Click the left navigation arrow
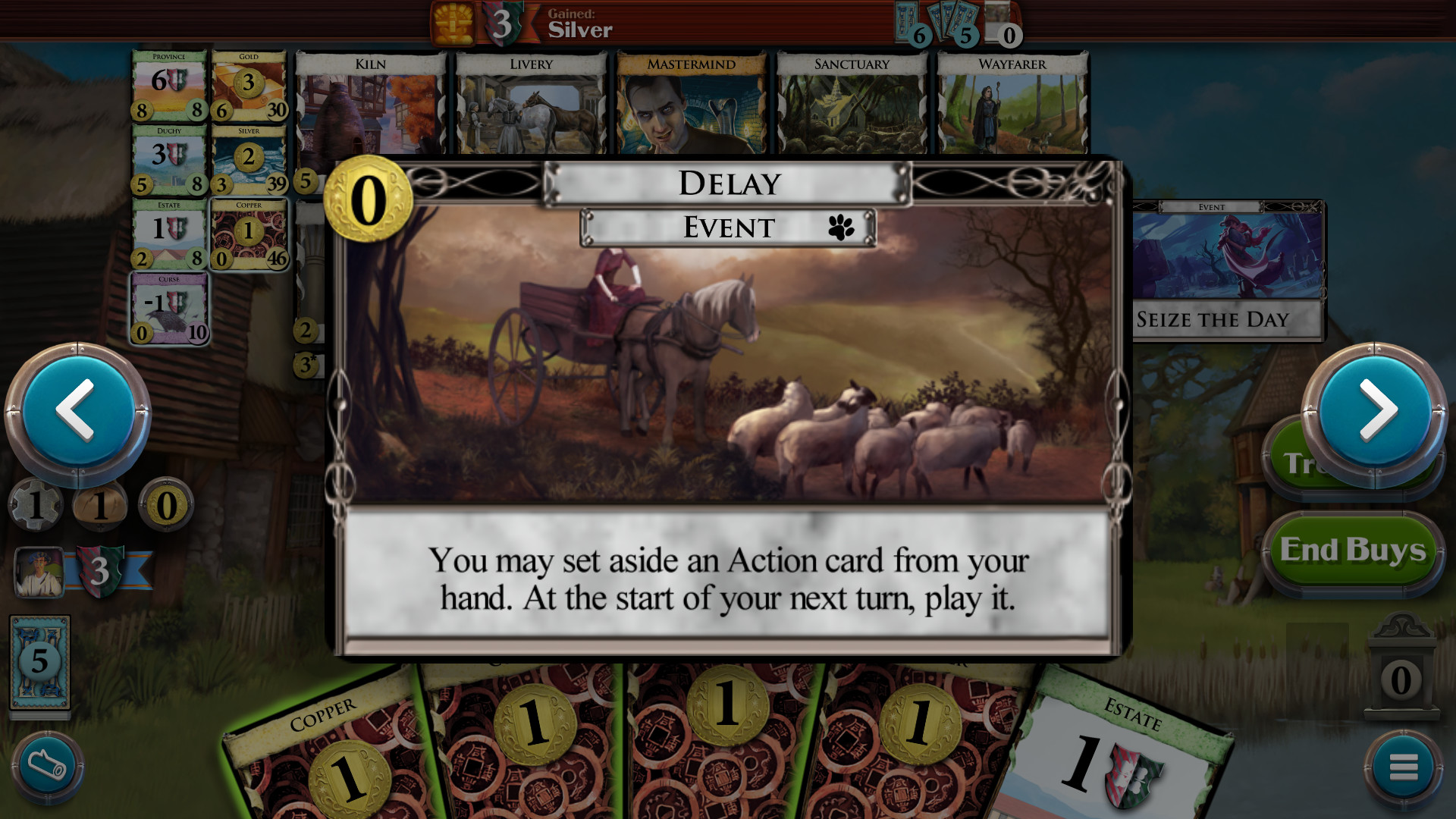This screenshot has width=1456, height=819. (76, 410)
